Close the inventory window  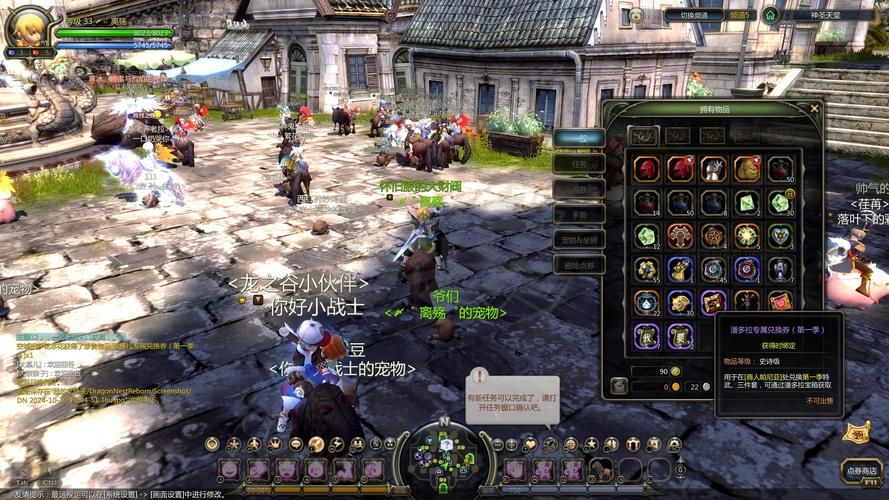[x=815, y=108]
